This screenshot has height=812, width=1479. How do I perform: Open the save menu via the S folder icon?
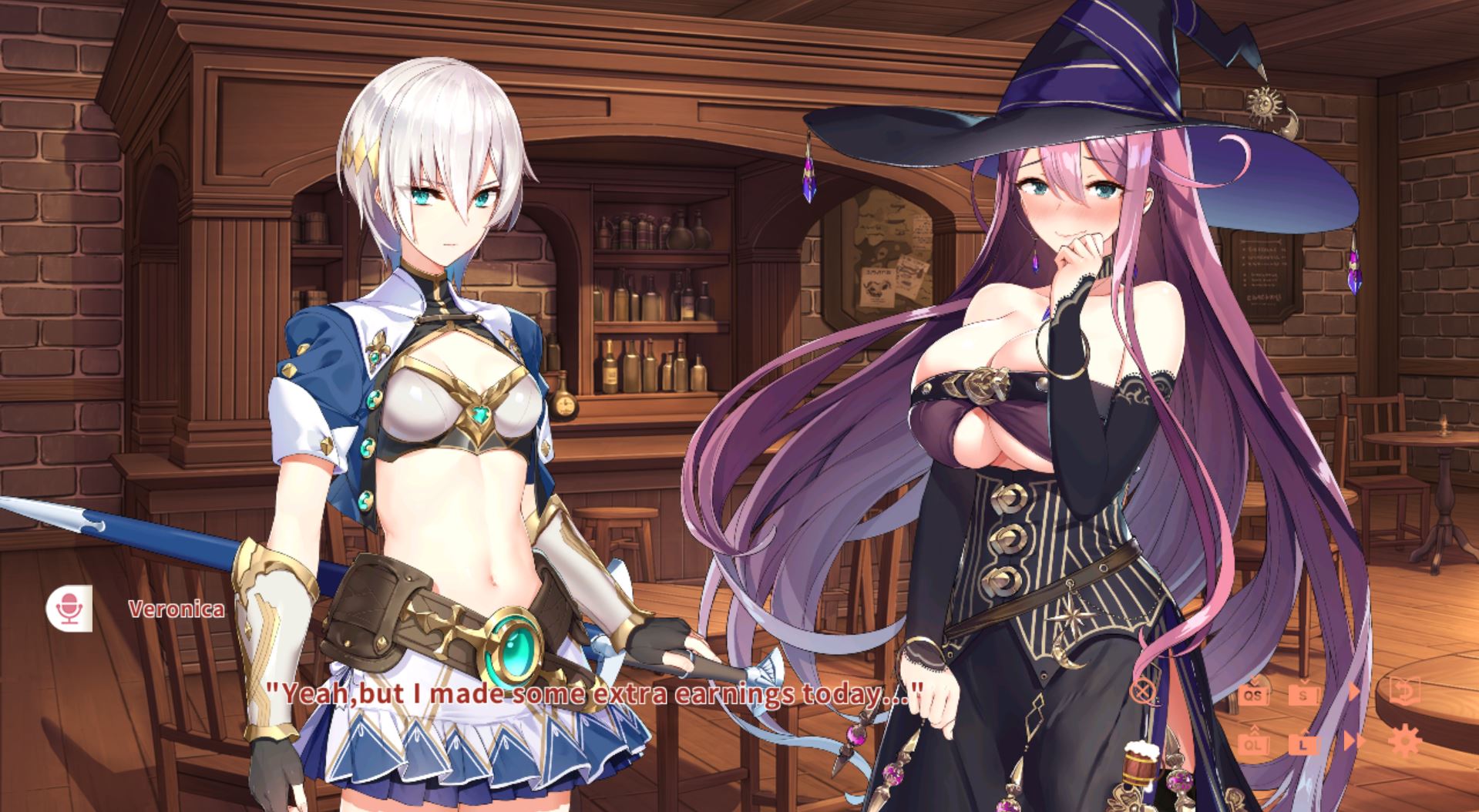pyautogui.click(x=1304, y=694)
